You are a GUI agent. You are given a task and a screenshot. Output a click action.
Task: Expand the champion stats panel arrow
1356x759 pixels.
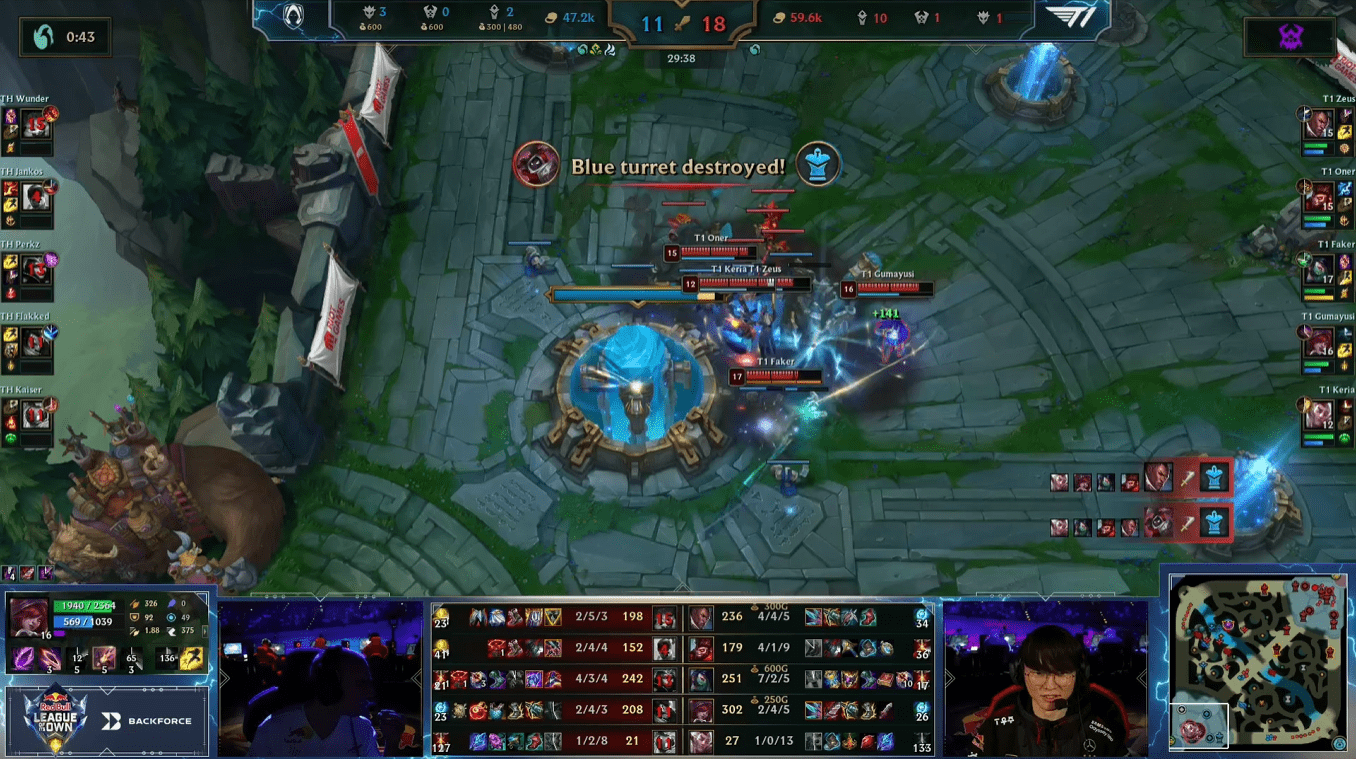coord(206,630)
